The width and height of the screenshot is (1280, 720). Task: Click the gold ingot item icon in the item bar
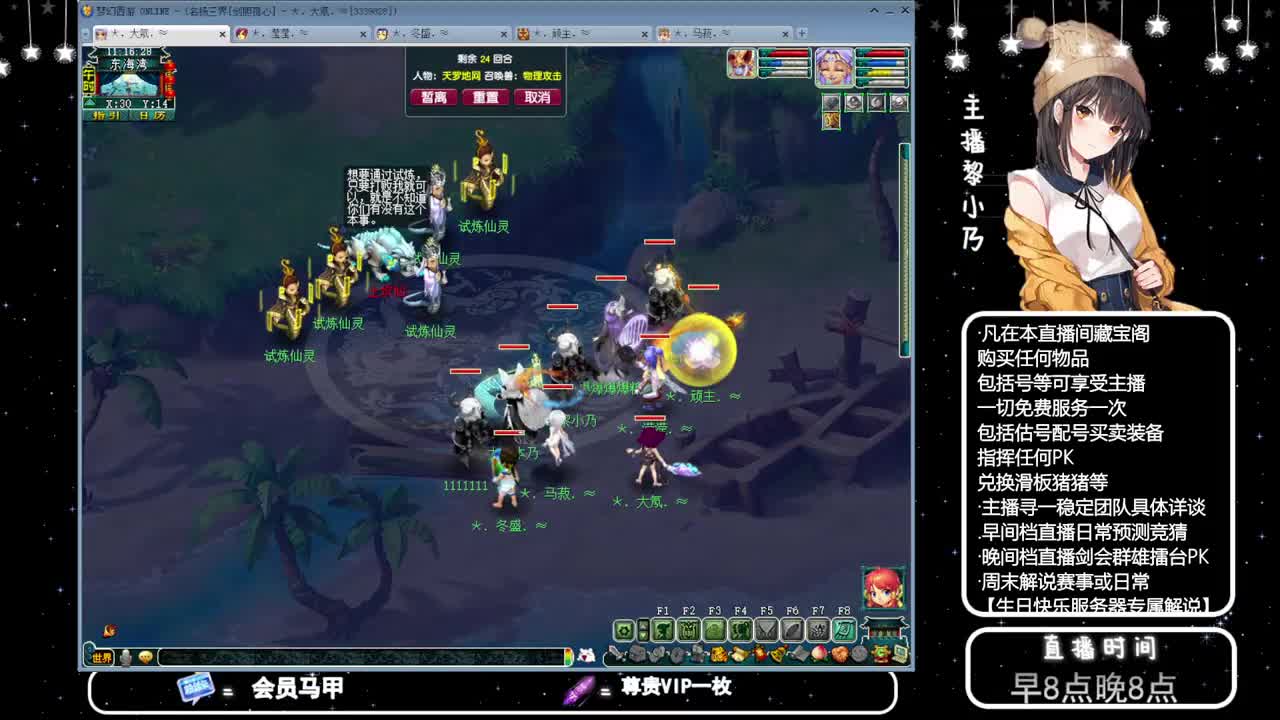click(716, 652)
